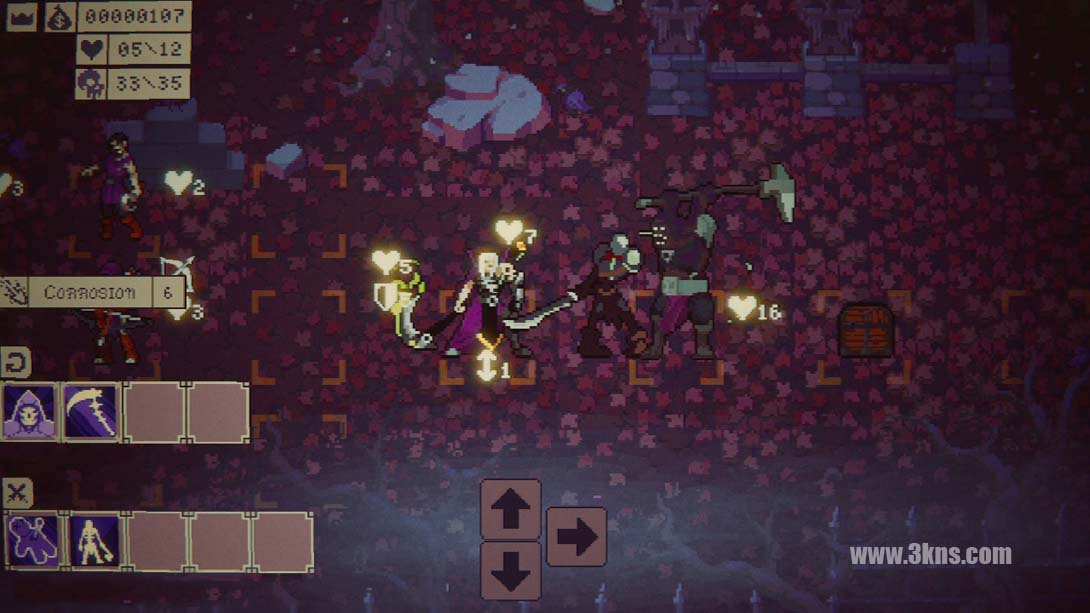Select the hooded skull reaper ability
The image size is (1090, 613).
[x=29, y=412]
